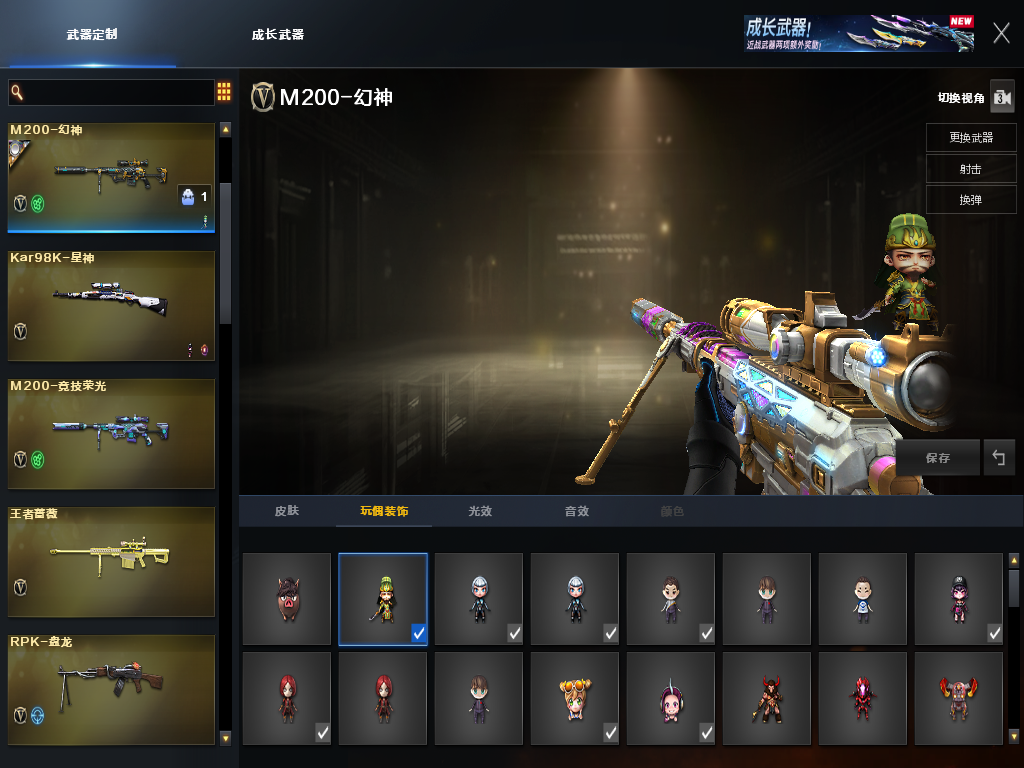This screenshot has height=768, width=1024.
Task: Click the 换弹 reload button
Action: point(971,200)
